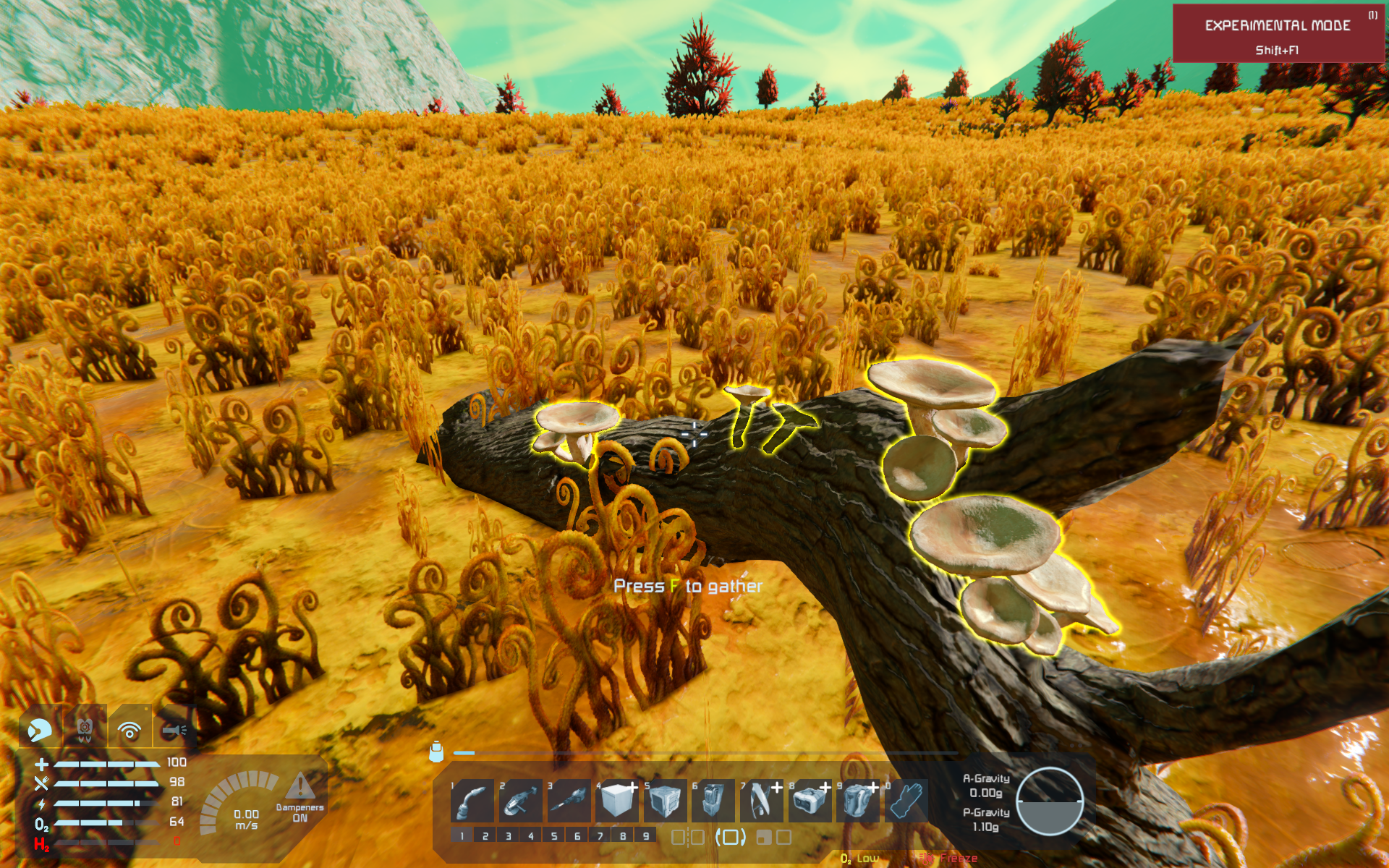Select the wind turbine block slot
The image size is (1389, 868).
(x=761, y=801)
